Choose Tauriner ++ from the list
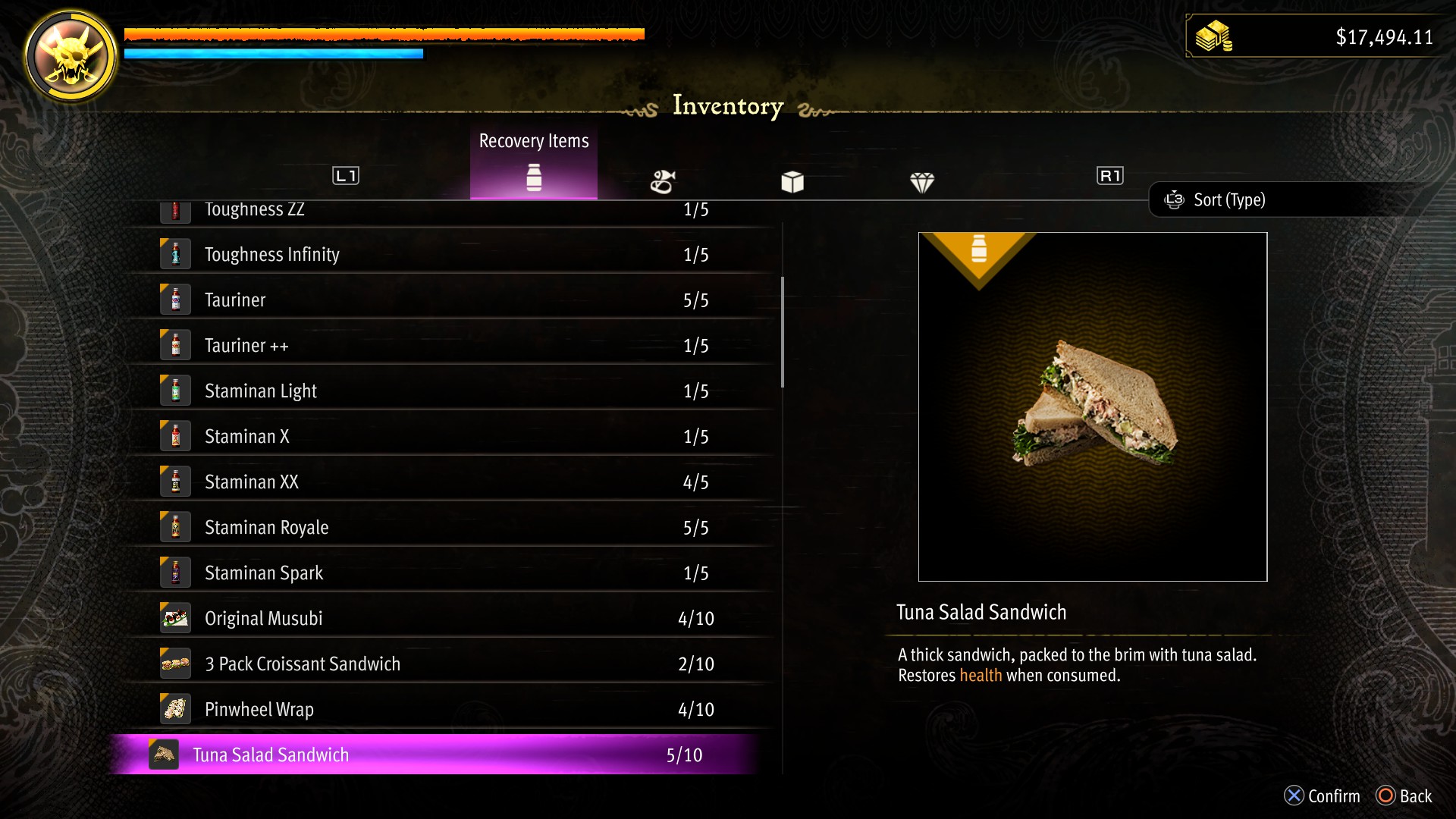The width and height of the screenshot is (1456, 819). pyautogui.click(x=447, y=346)
